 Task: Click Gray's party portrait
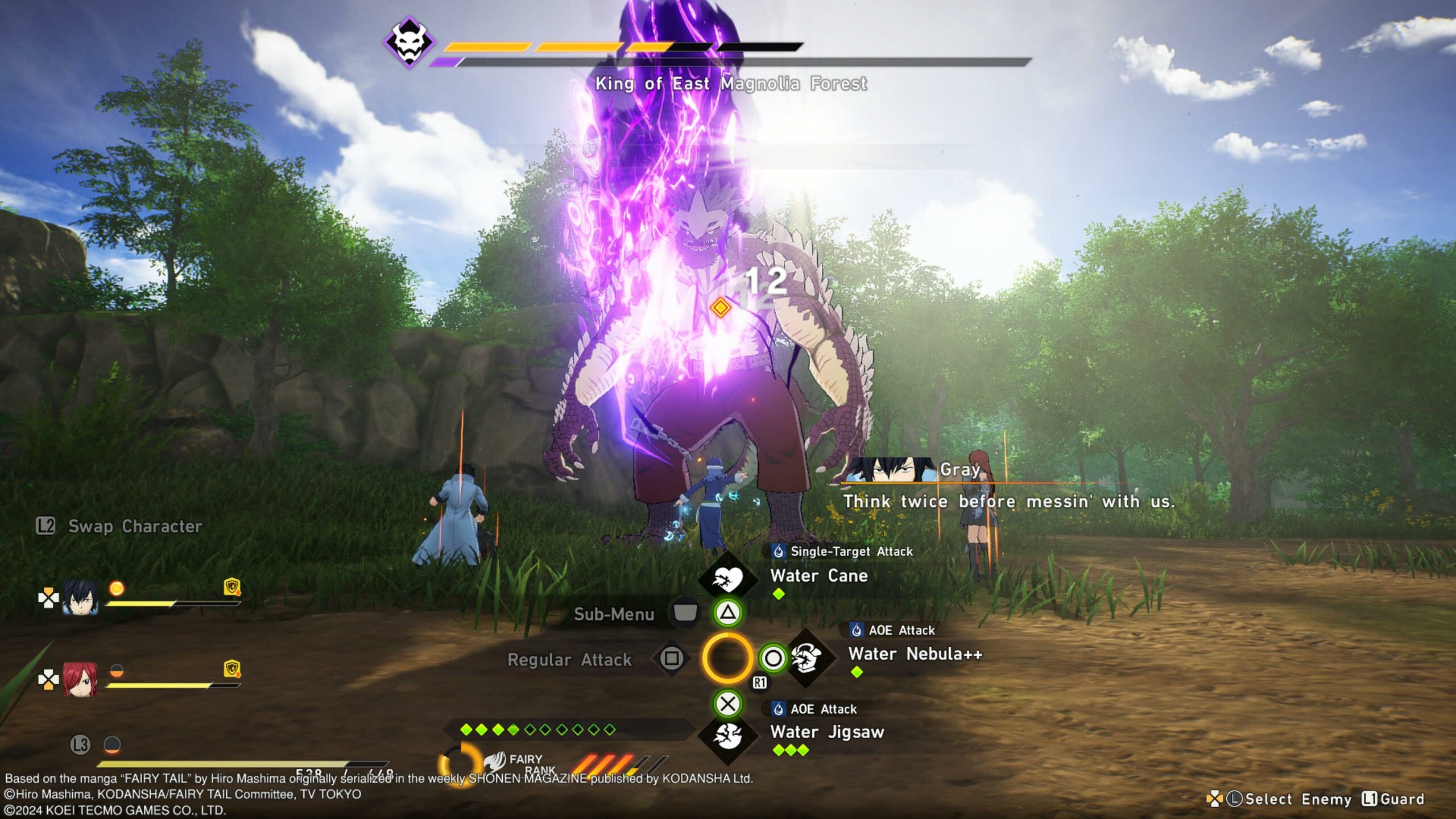[80, 598]
